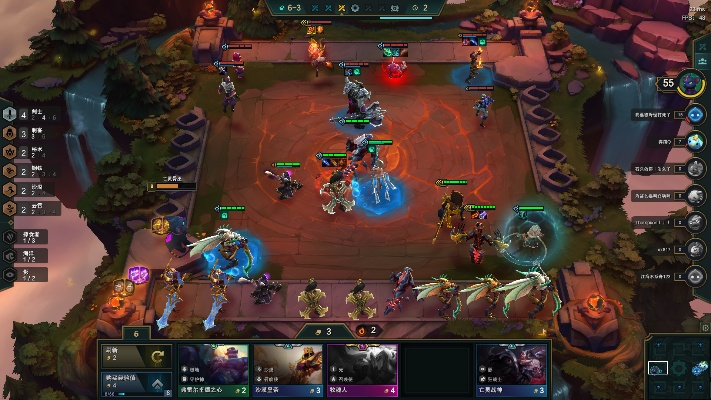Viewport: 711px width, 400px height.
Task: Select the stage 6-3 round indicator
Action: click(x=294, y=7)
